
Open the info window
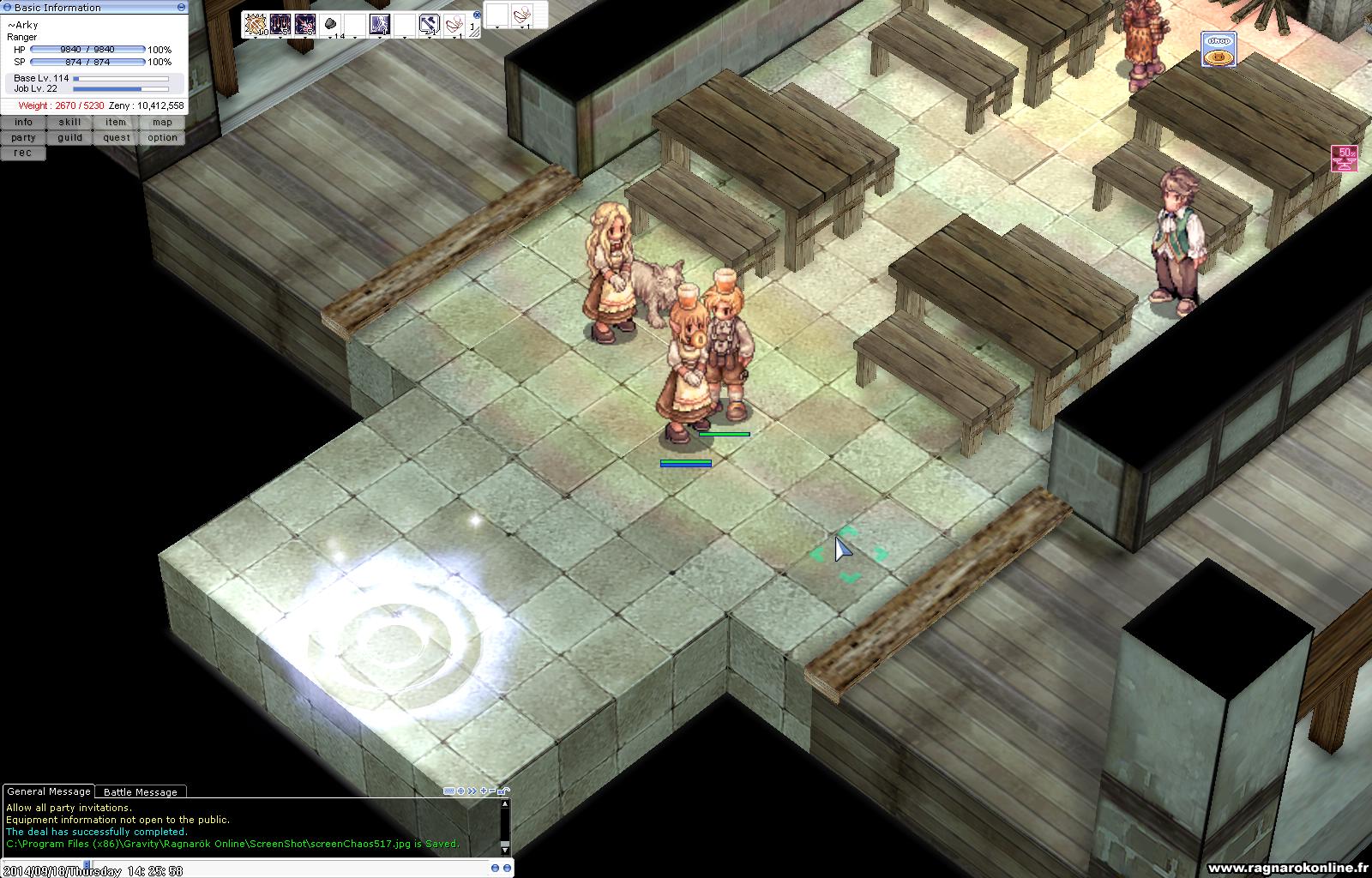23,123
